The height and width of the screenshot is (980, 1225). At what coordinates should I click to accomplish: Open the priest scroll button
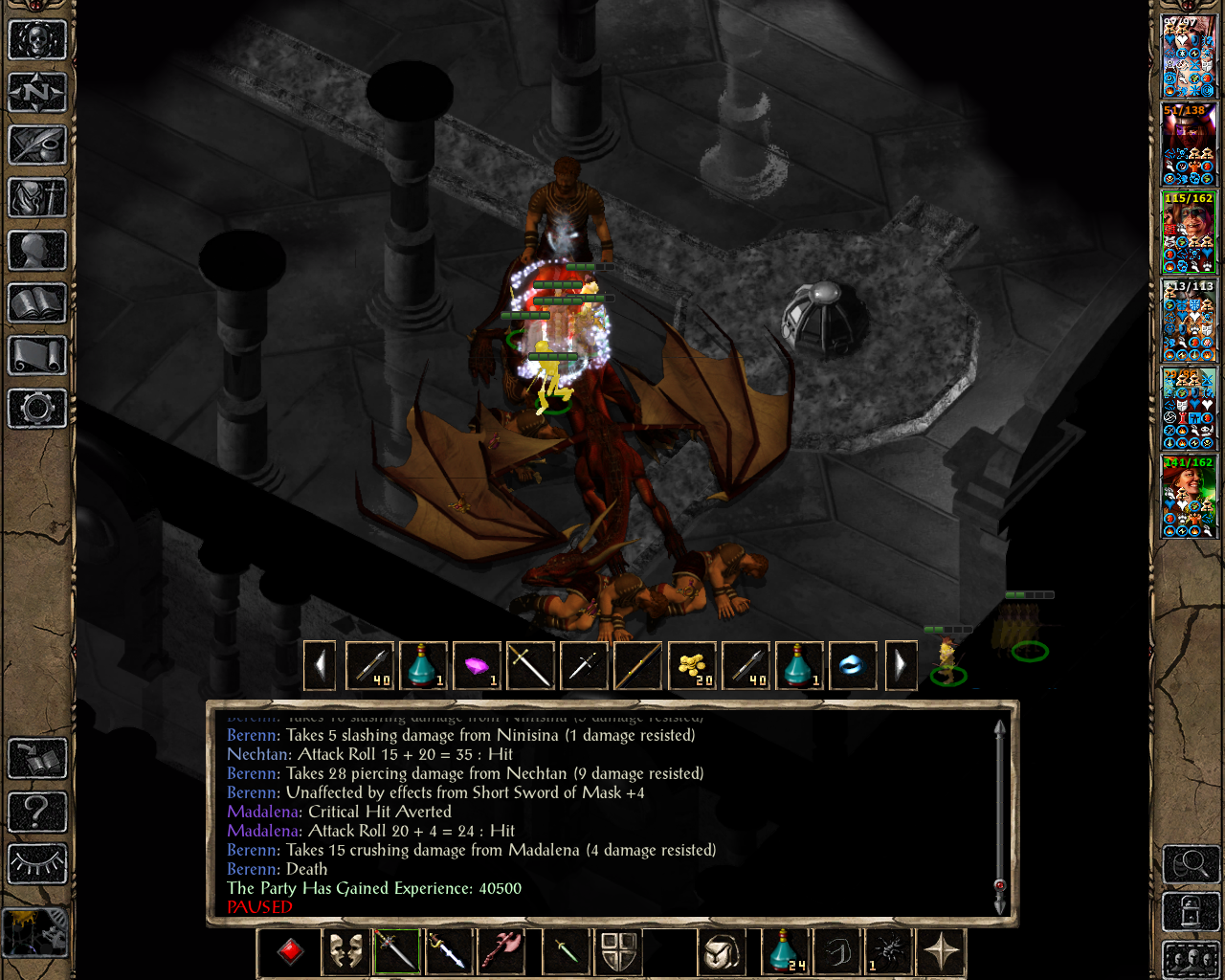pyautogui.click(x=37, y=356)
